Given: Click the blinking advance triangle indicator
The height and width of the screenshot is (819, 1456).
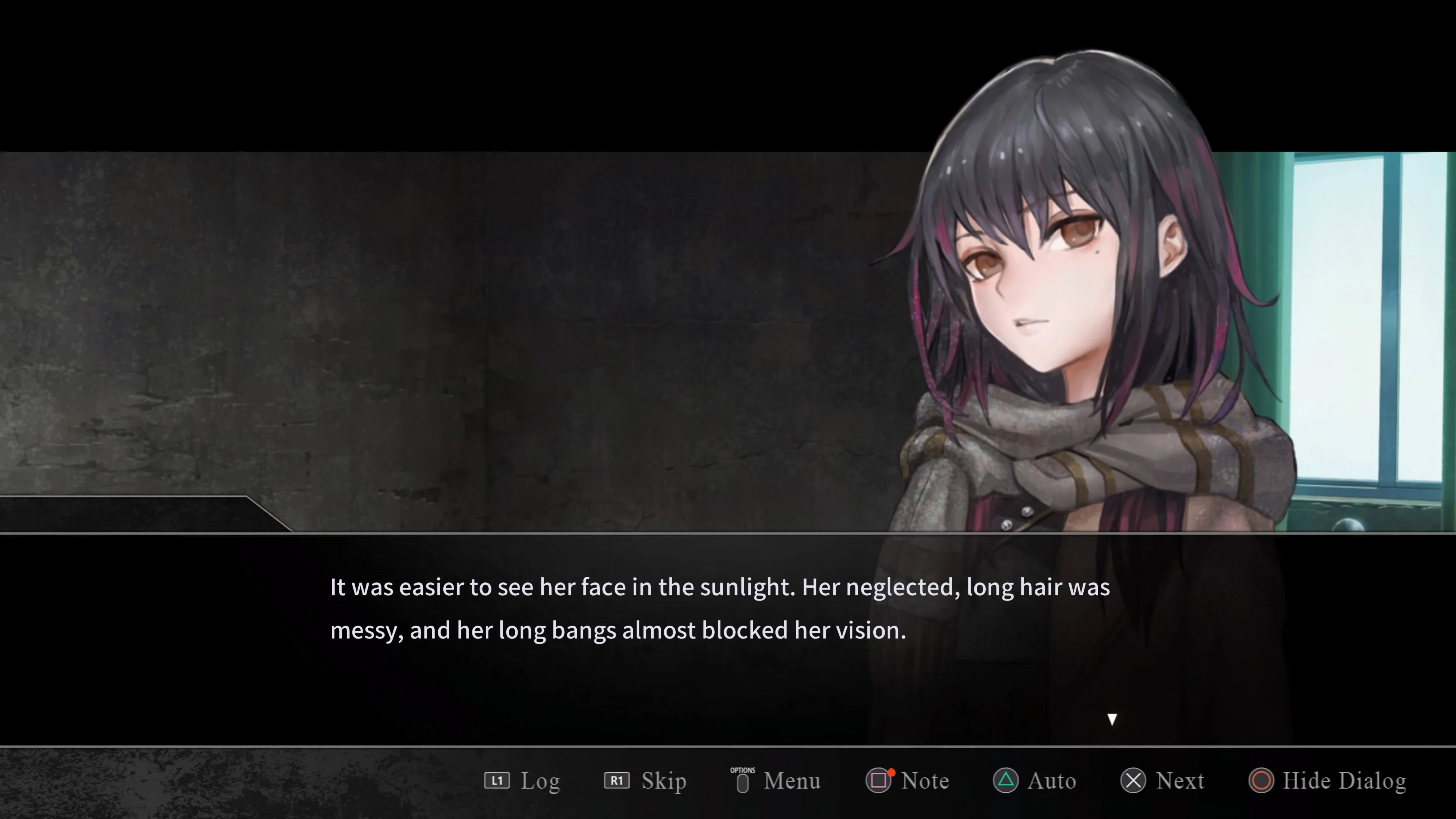Looking at the screenshot, I should [x=1112, y=719].
